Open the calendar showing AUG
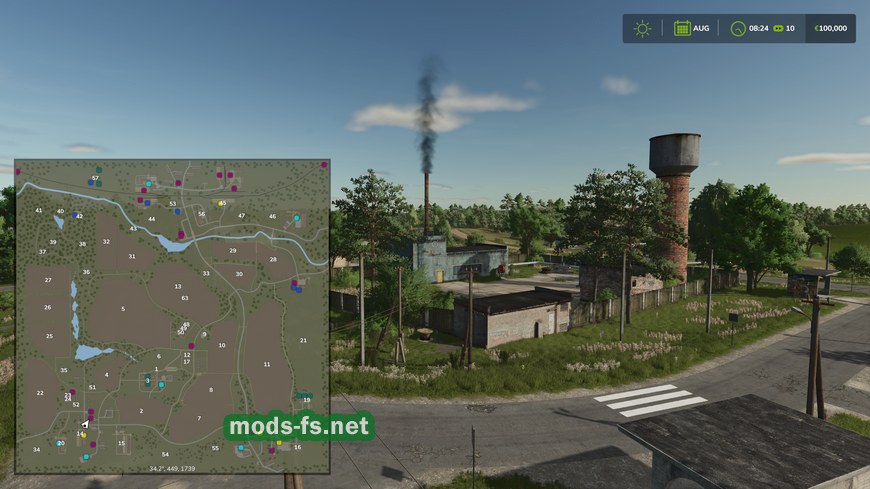 [682, 28]
